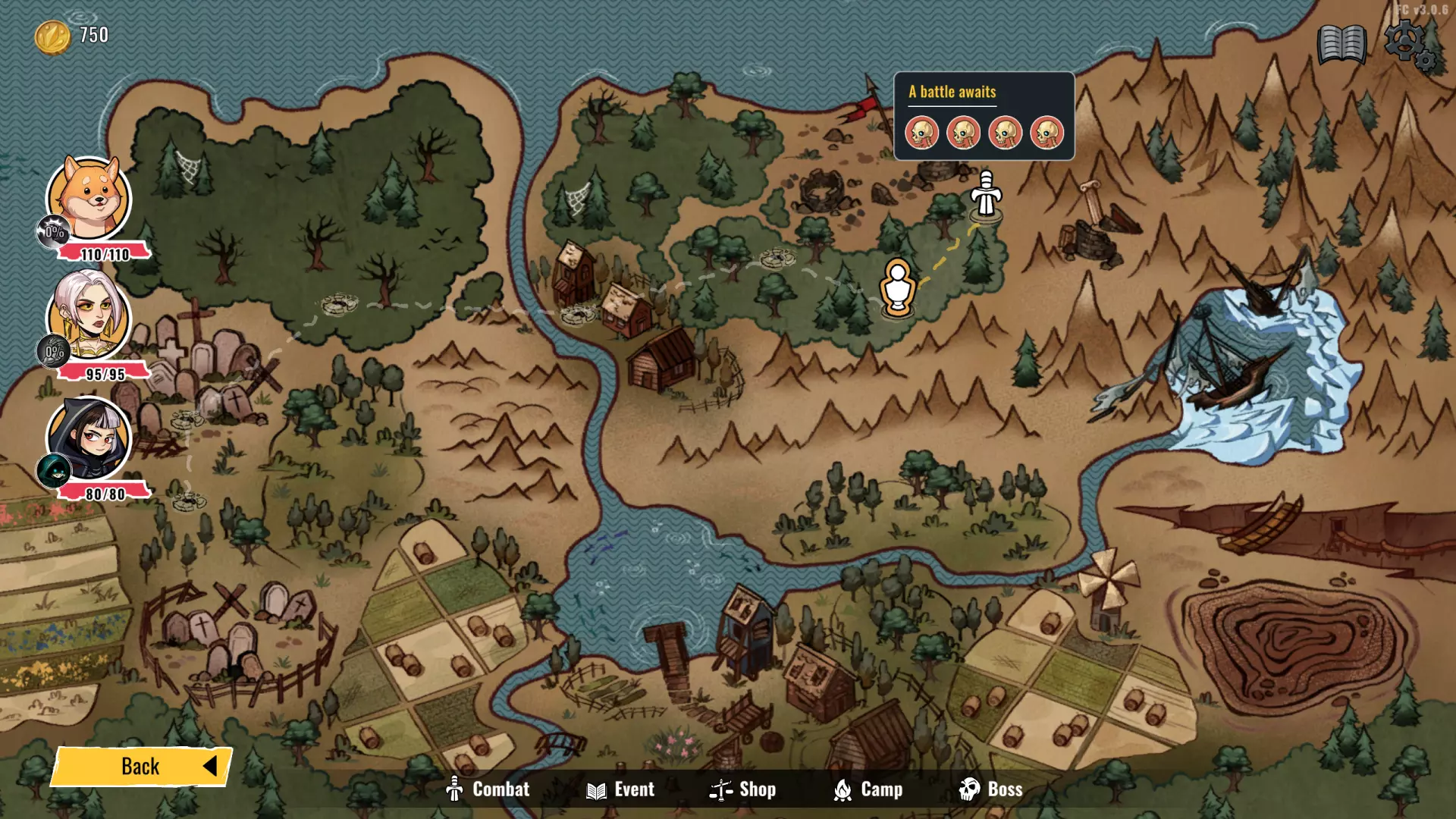Screen dimensions: 1456x819
Task: Open the journal book icon
Action: [1341, 45]
